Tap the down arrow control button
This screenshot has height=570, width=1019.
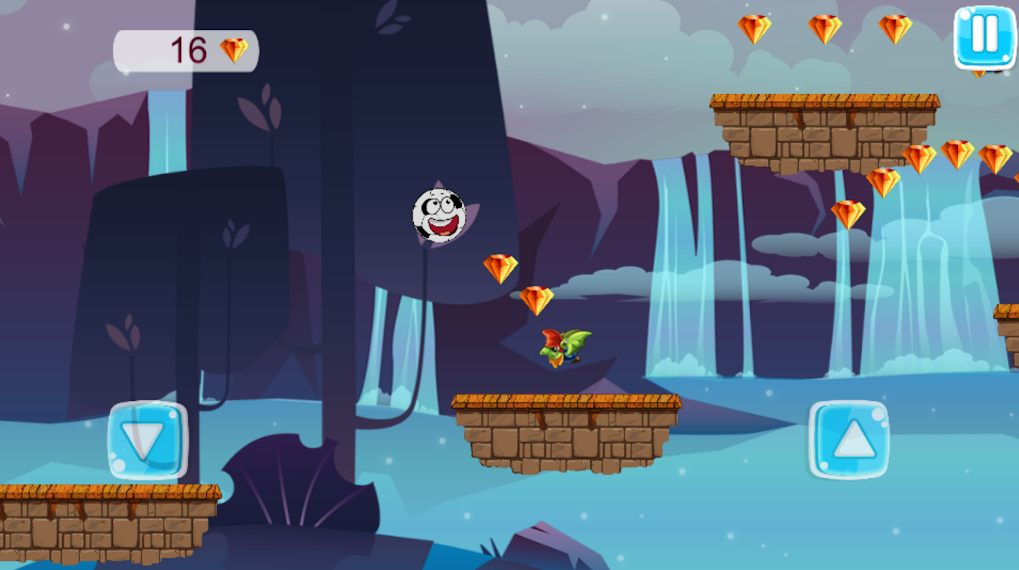(x=147, y=440)
